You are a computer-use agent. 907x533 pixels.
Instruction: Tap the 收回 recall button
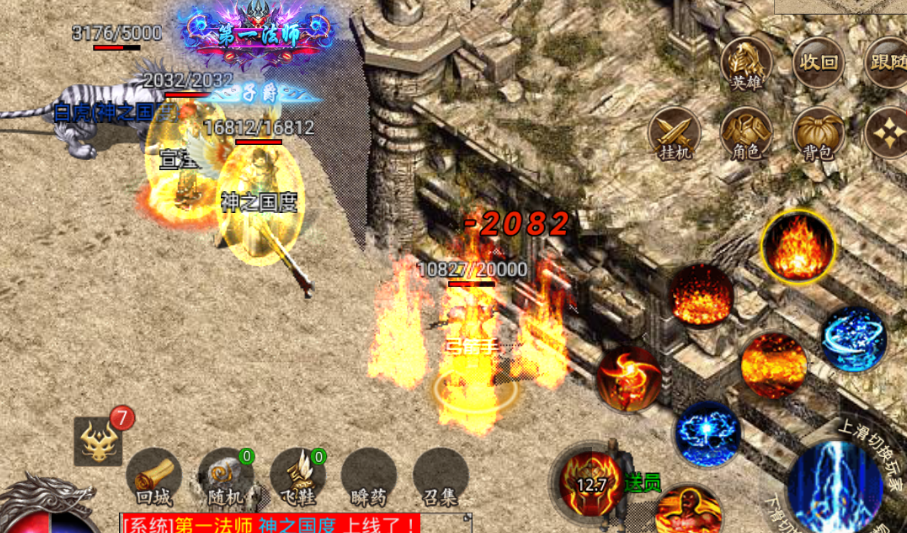coord(818,62)
